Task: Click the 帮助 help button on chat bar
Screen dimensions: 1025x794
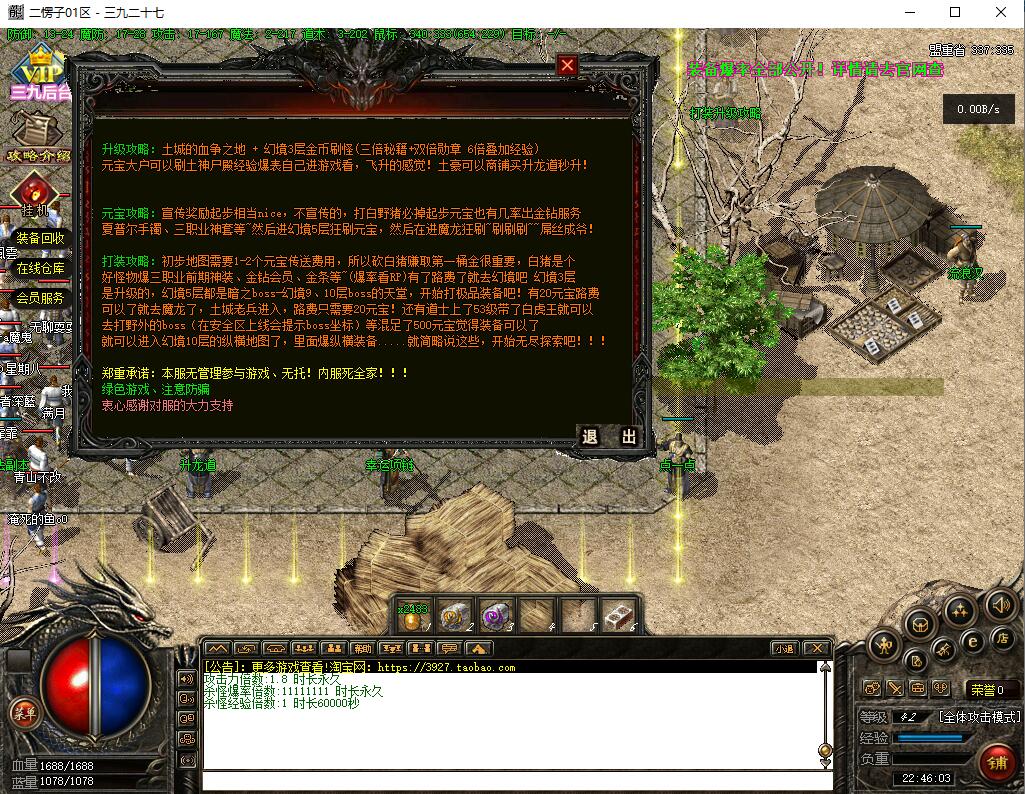Action: 362,648
